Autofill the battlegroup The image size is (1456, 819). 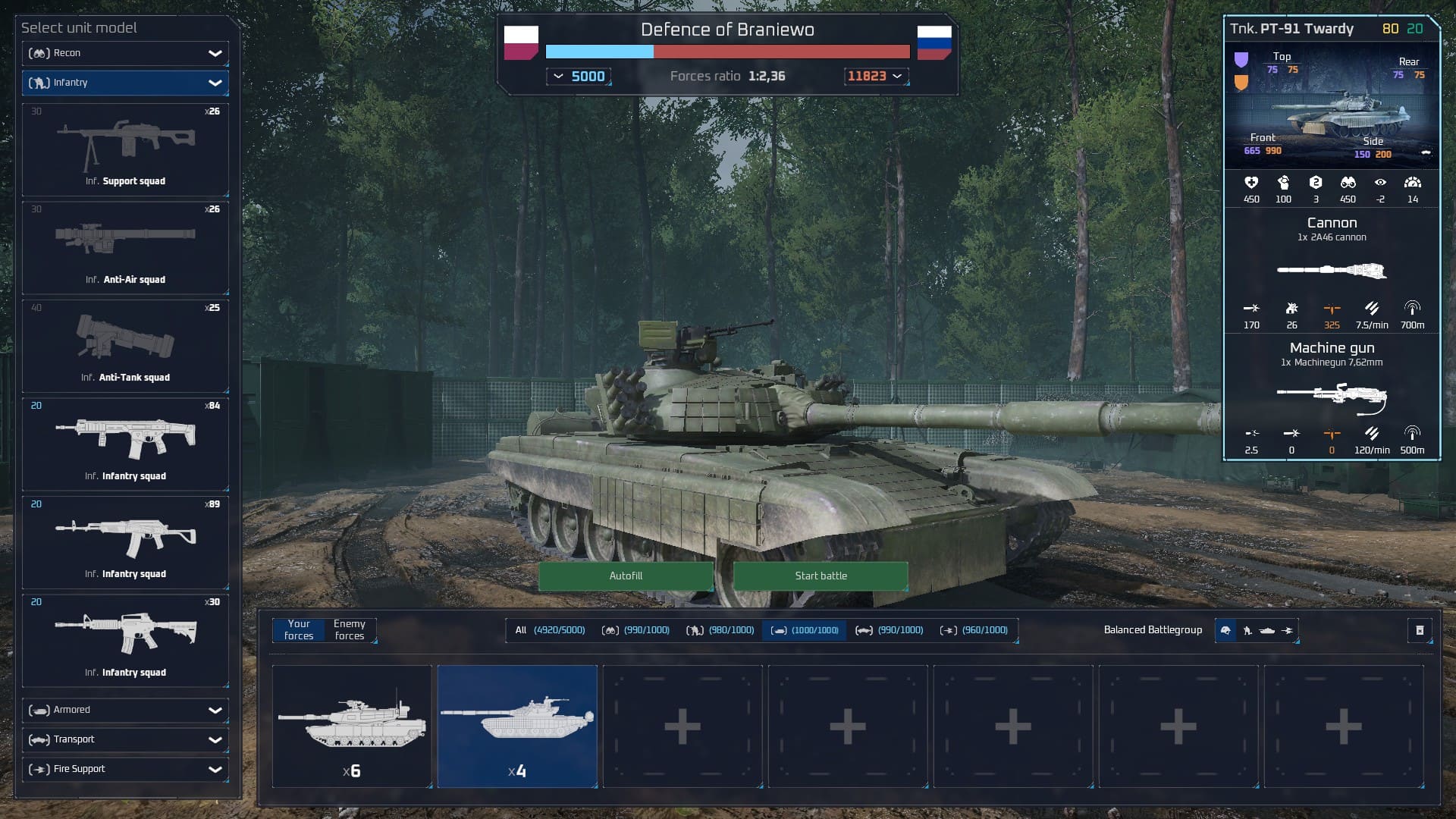[626, 576]
